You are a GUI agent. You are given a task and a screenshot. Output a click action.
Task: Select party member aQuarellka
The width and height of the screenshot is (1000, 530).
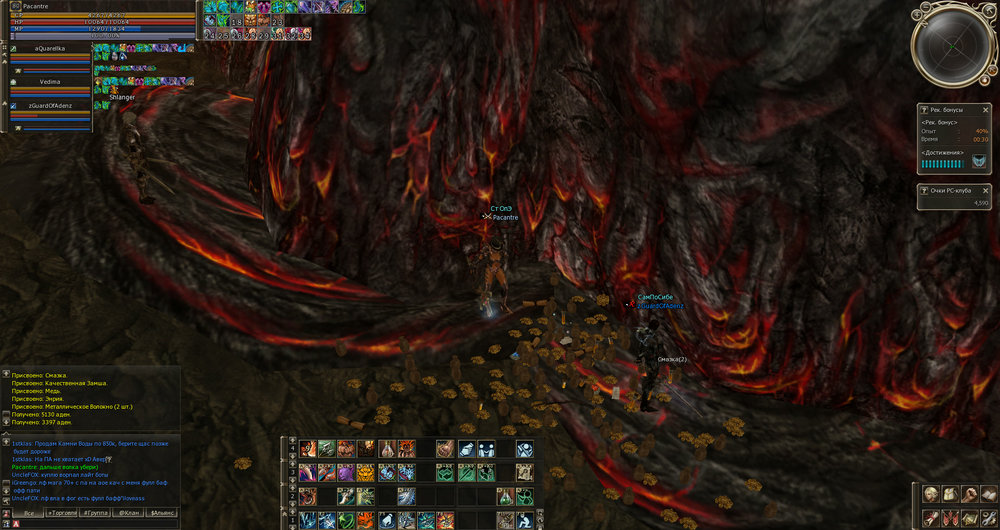pyautogui.click(x=50, y=47)
